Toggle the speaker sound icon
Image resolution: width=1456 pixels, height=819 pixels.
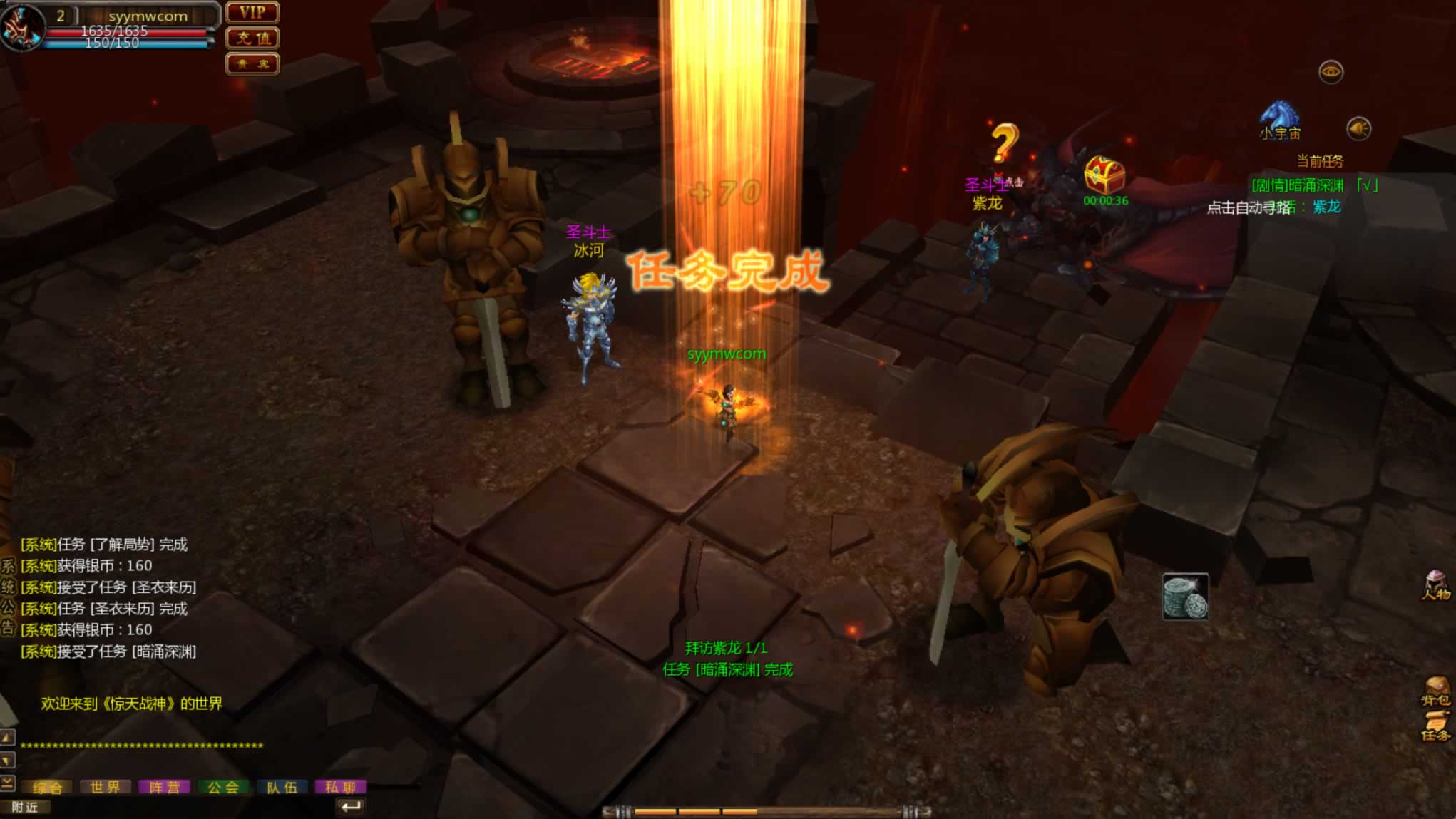[1358, 129]
